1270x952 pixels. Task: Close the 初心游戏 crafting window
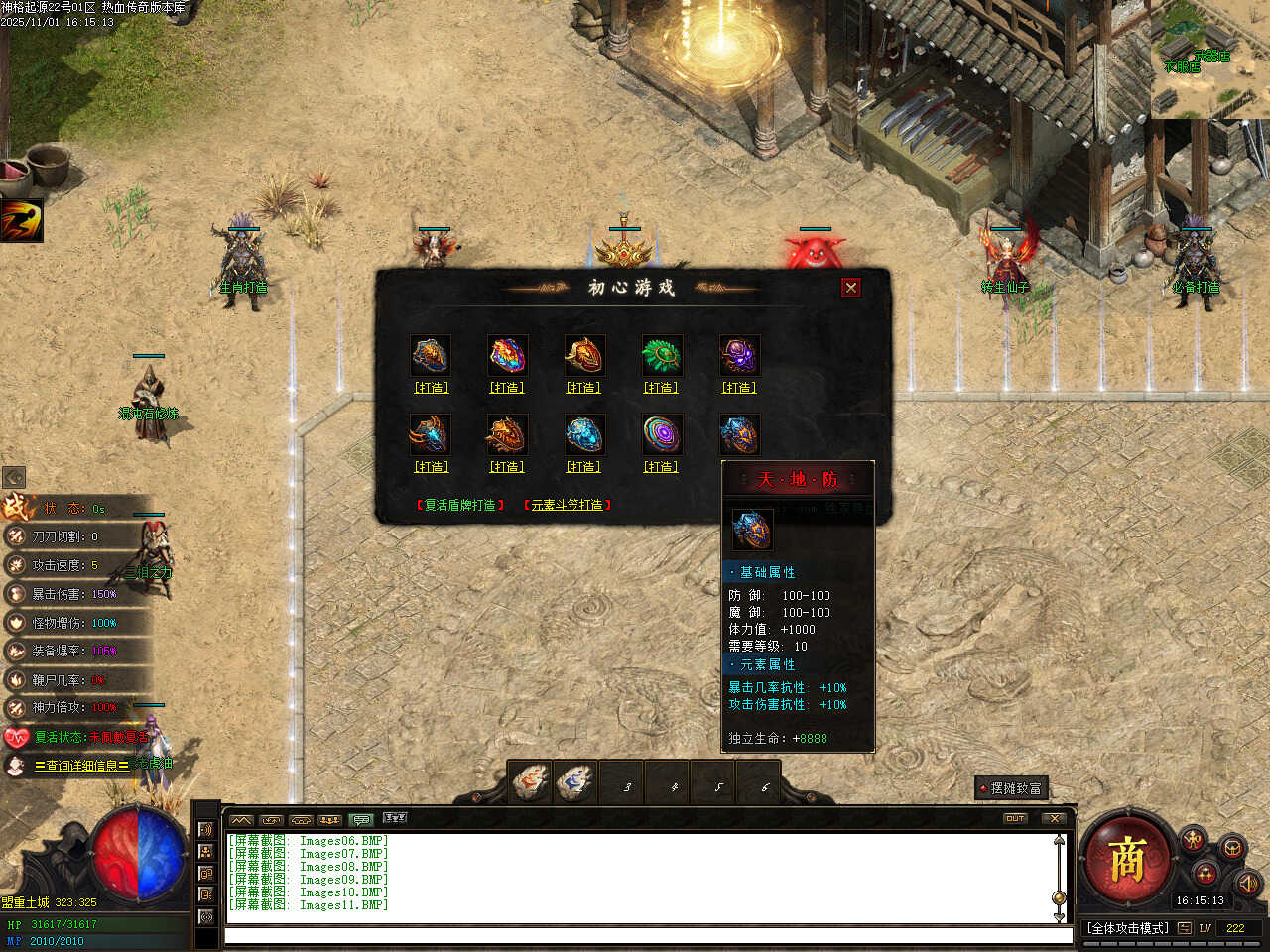pos(850,288)
